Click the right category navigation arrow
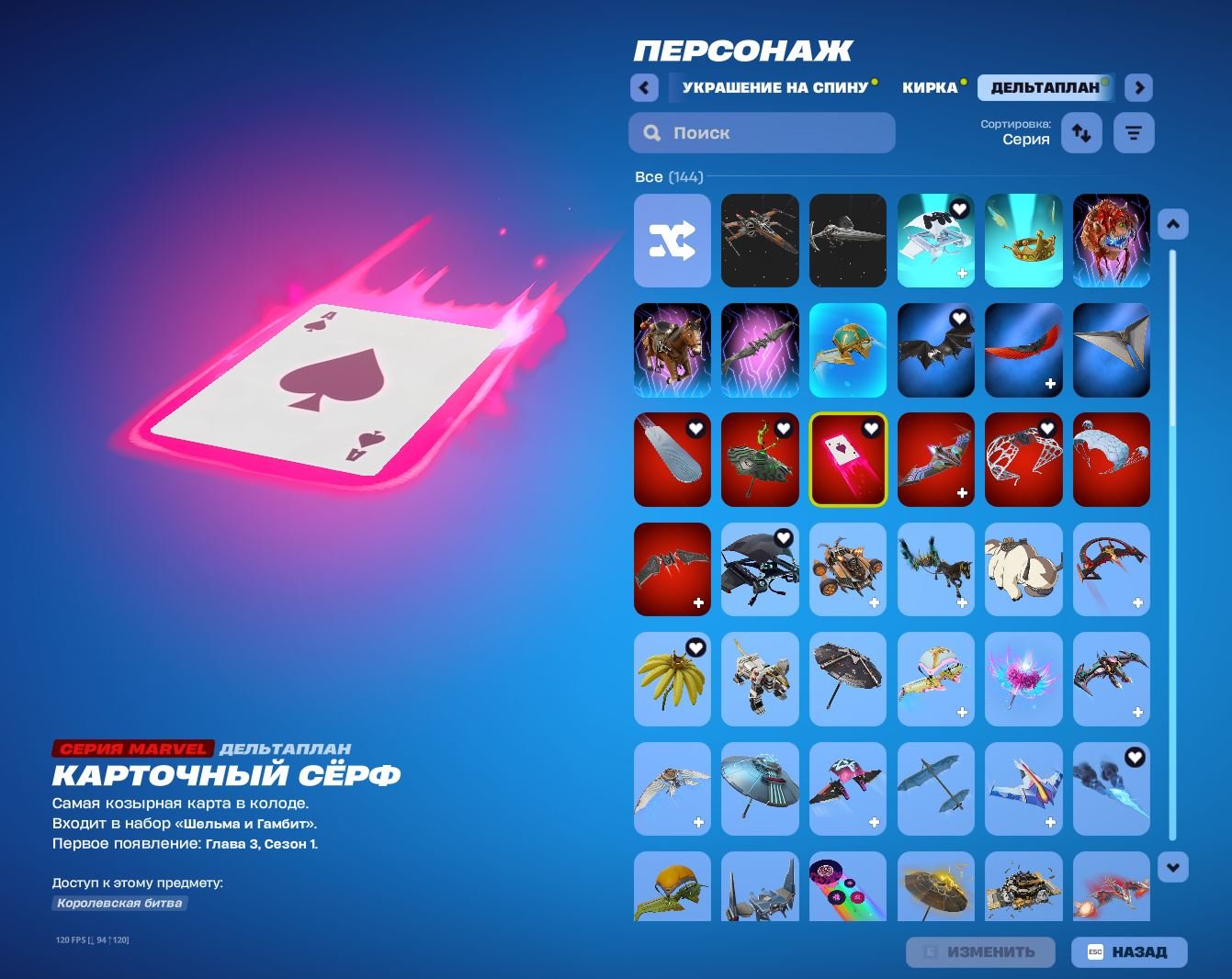Screen dimensions: 1232x979 [1137, 87]
